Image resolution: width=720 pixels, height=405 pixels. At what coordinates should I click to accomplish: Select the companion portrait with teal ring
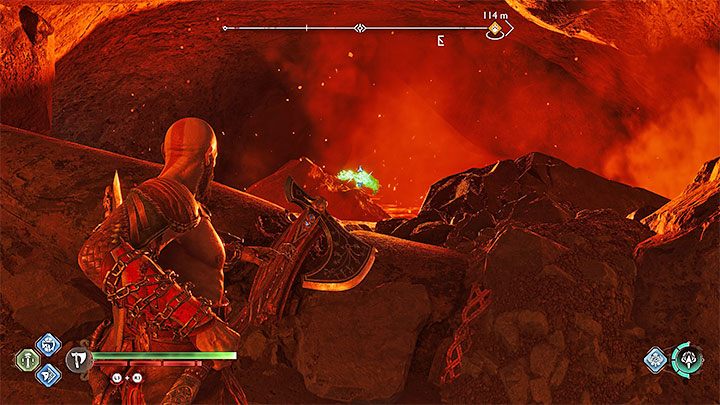click(x=686, y=360)
